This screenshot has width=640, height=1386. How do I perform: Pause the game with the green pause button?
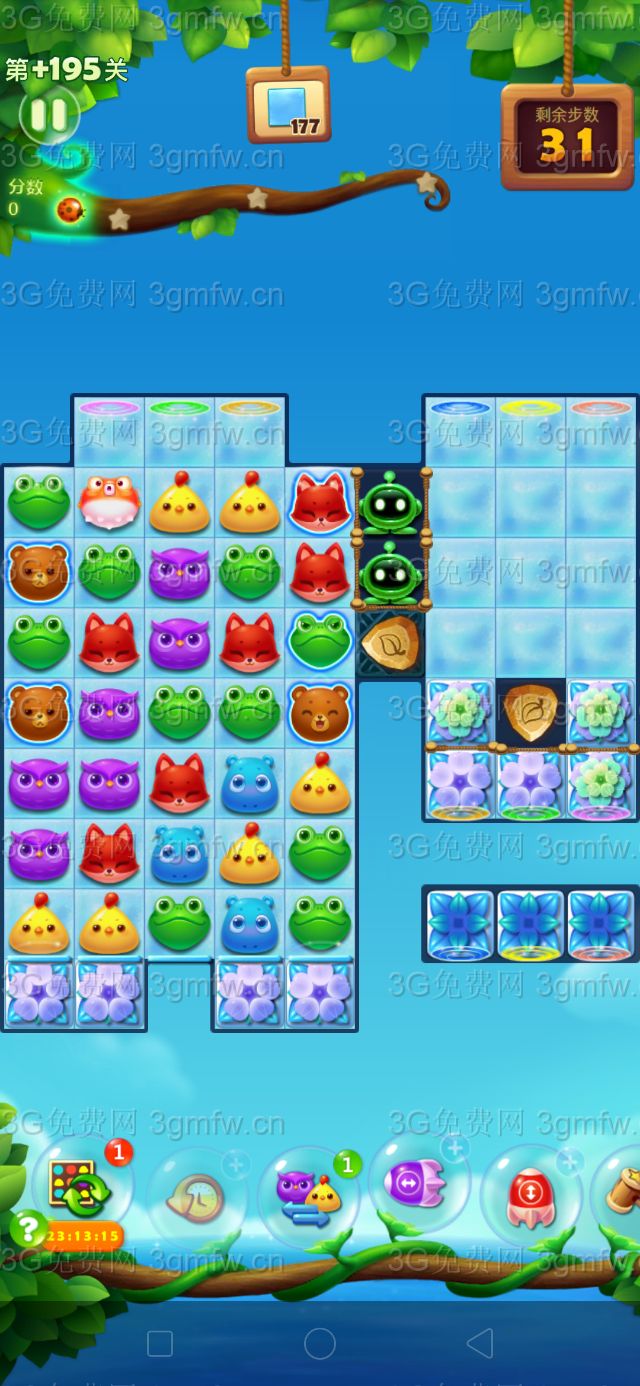(x=48, y=115)
